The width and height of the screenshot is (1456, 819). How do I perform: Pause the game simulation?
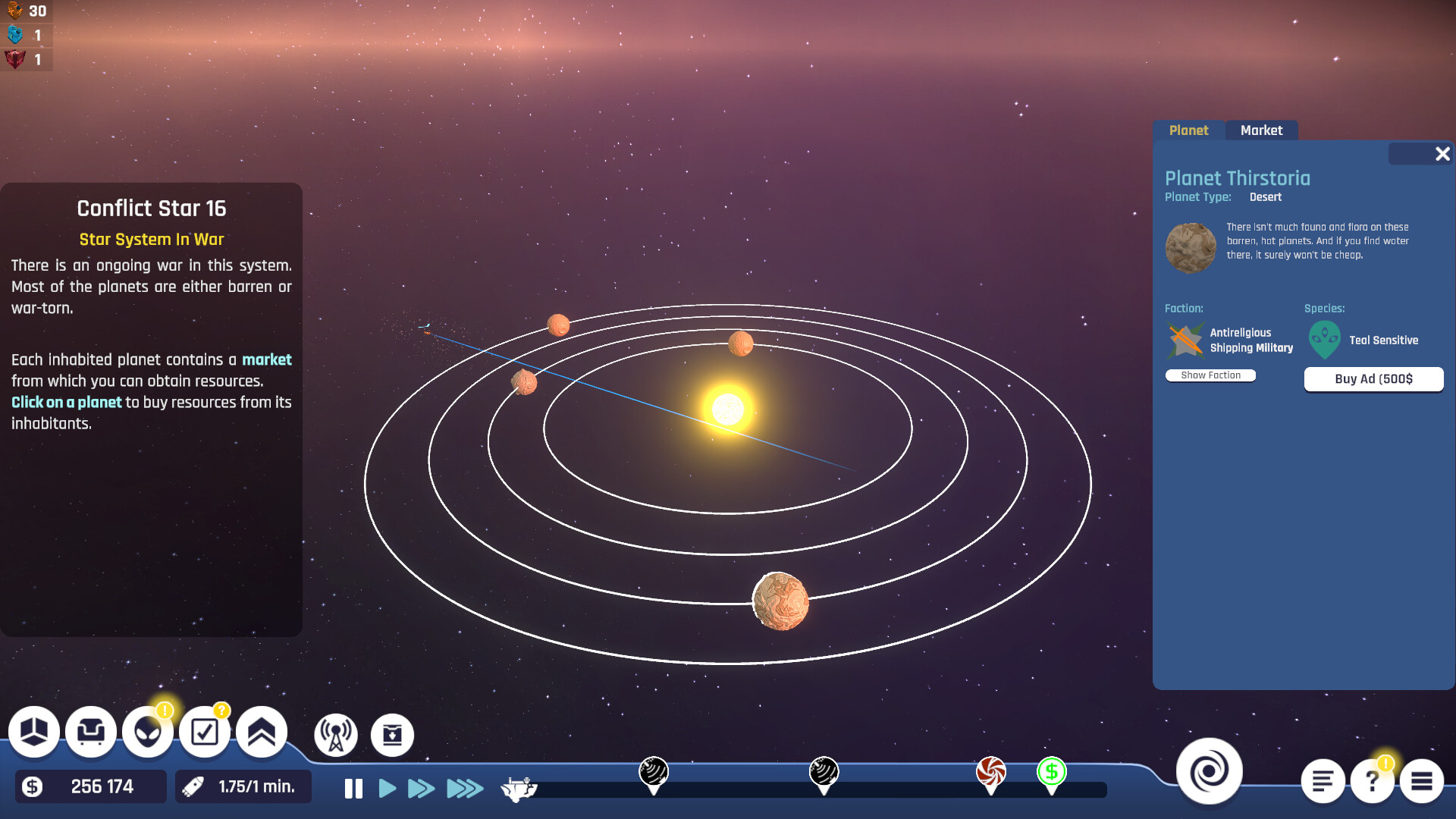(352, 789)
